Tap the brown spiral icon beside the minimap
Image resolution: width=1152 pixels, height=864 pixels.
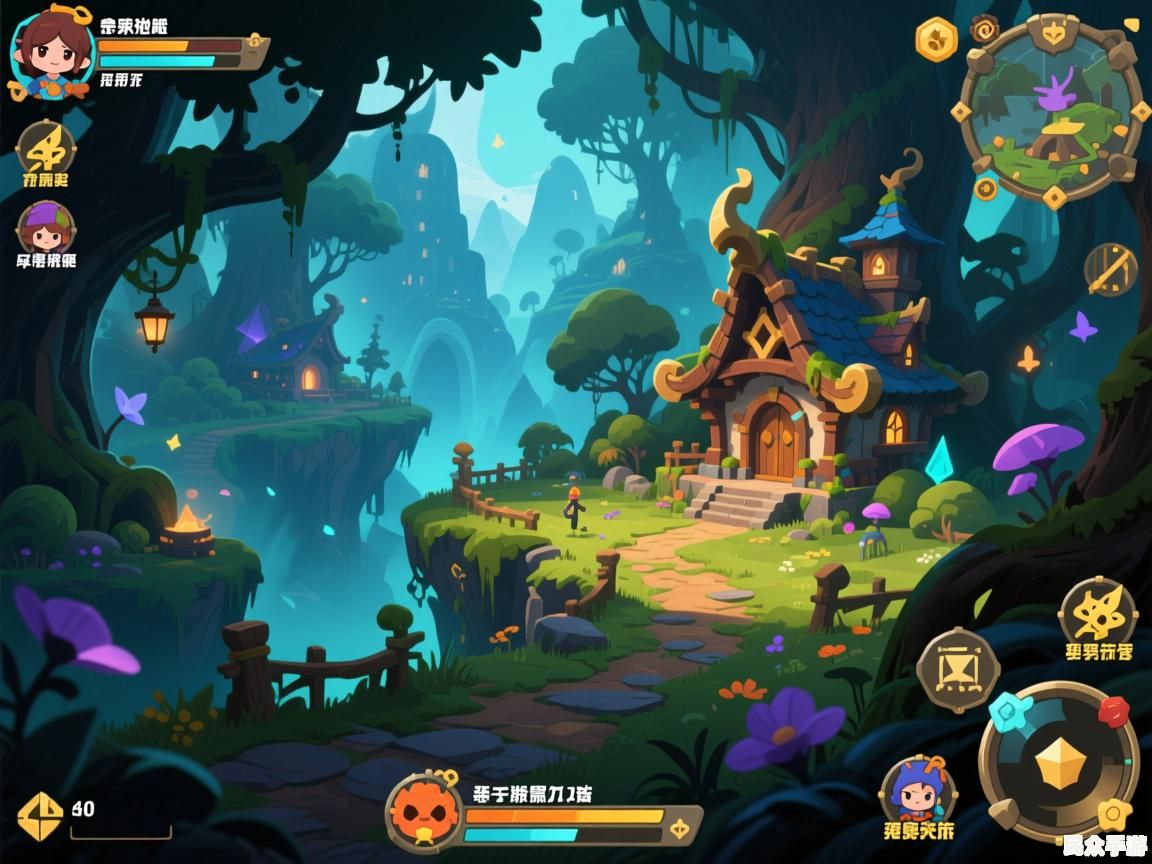[x=984, y=29]
